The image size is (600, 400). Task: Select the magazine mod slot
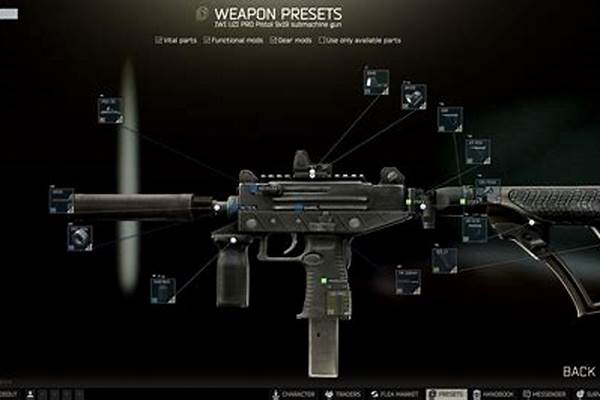tap(407, 281)
